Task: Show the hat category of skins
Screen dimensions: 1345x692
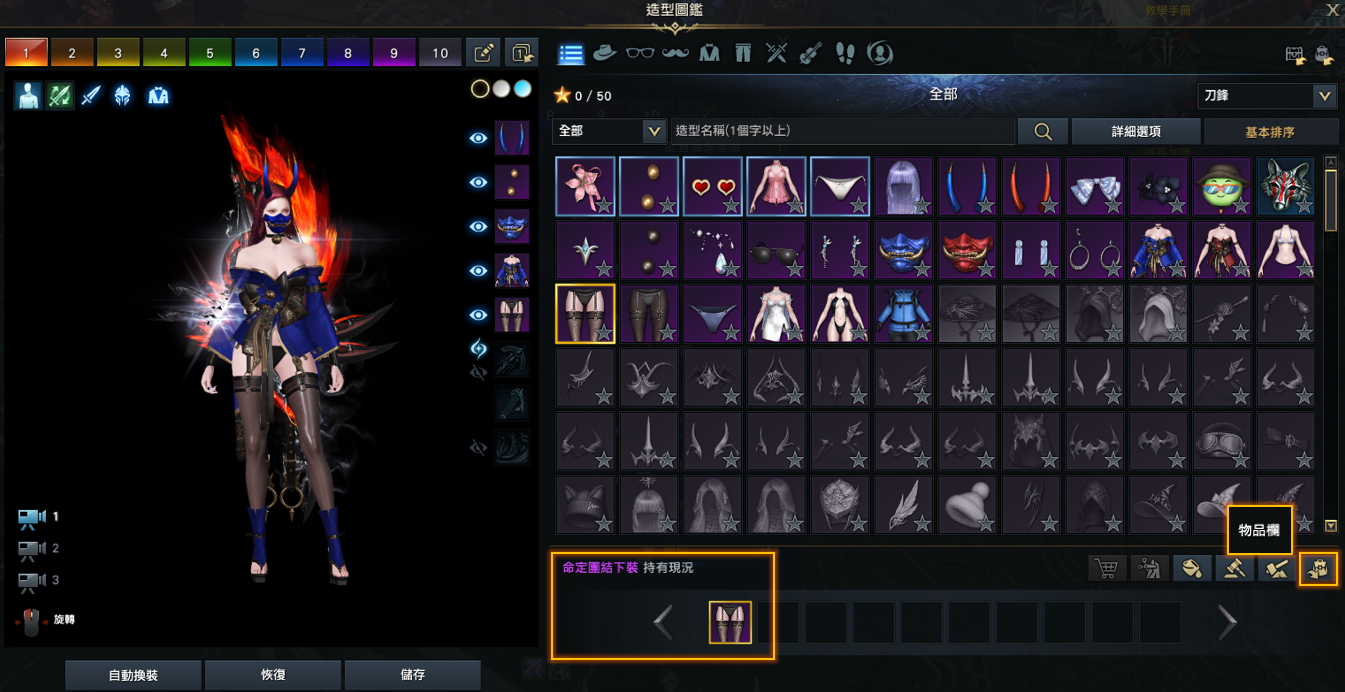Action: pyautogui.click(x=604, y=53)
